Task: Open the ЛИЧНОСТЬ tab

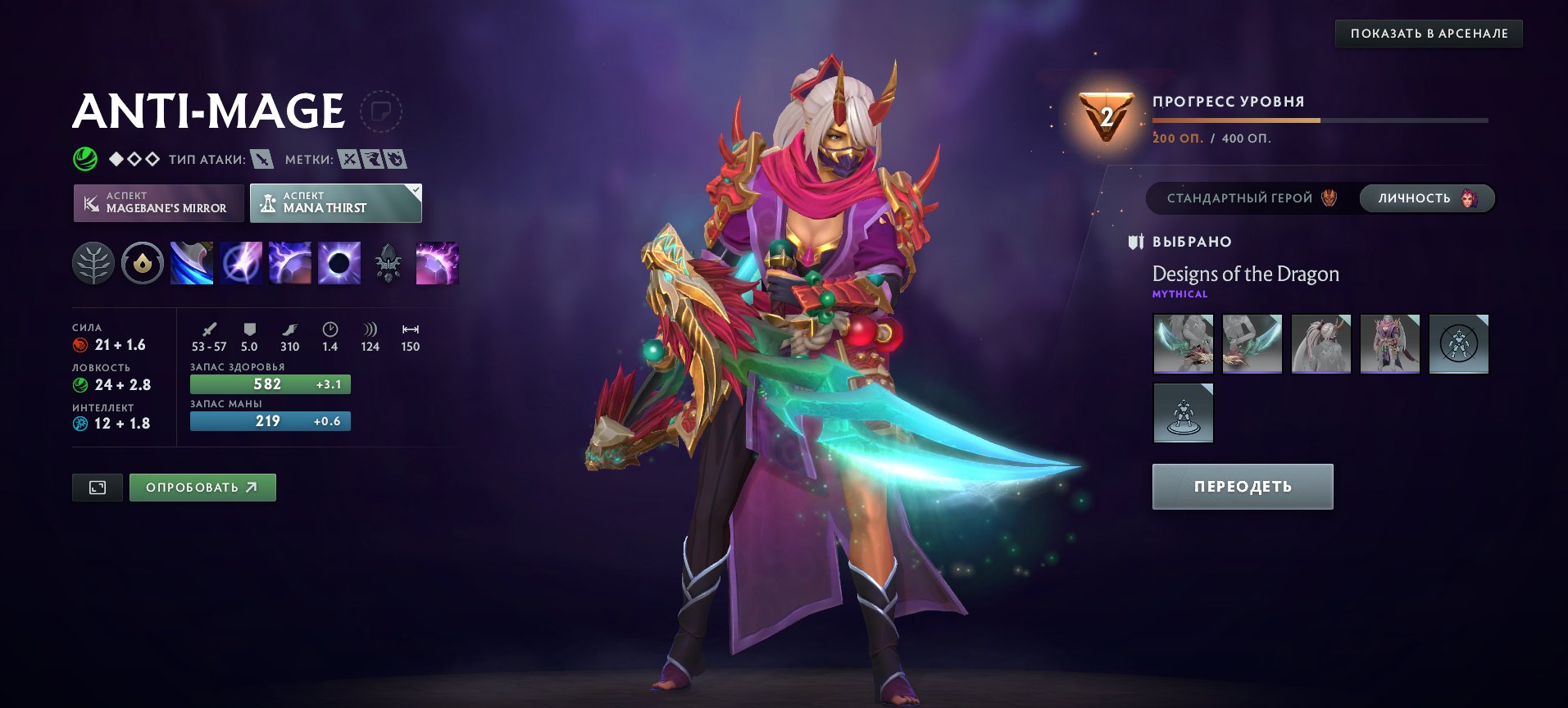Action: pos(1425,198)
